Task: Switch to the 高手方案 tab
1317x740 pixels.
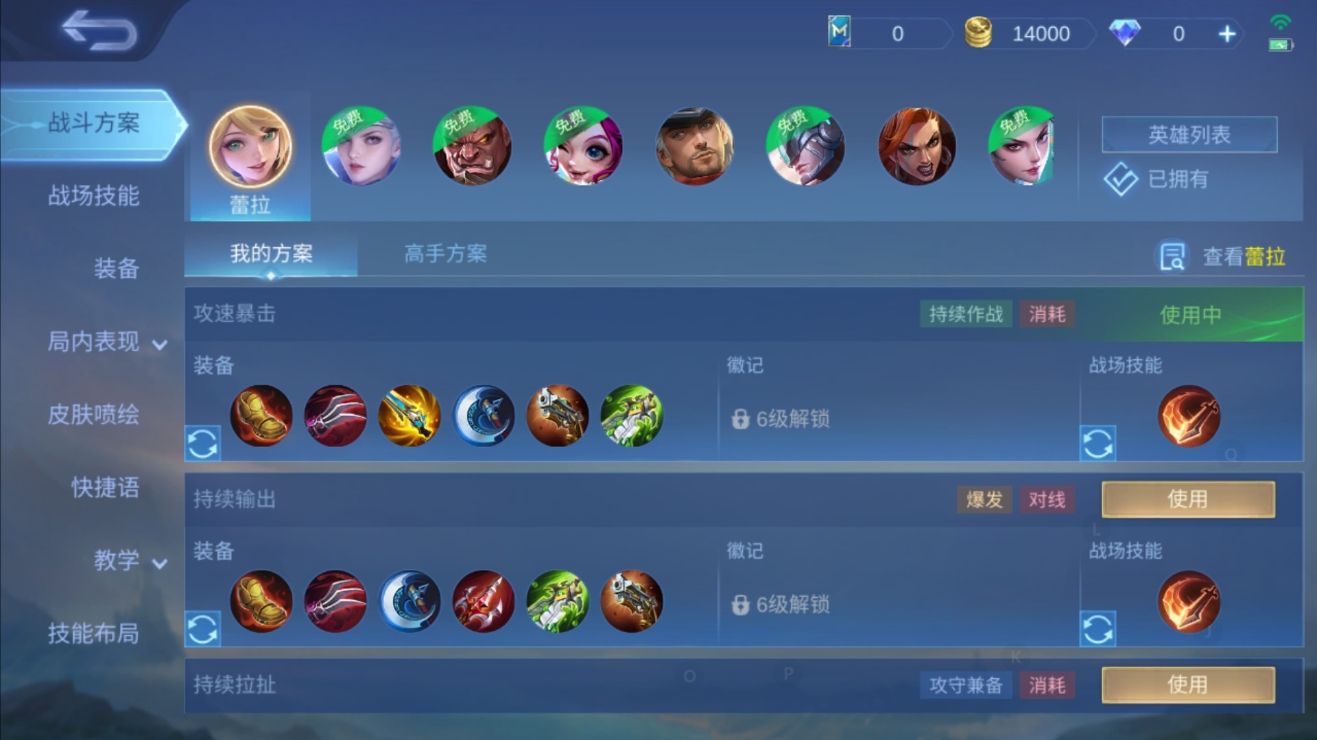Action: pyautogui.click(x=444, y=254)
